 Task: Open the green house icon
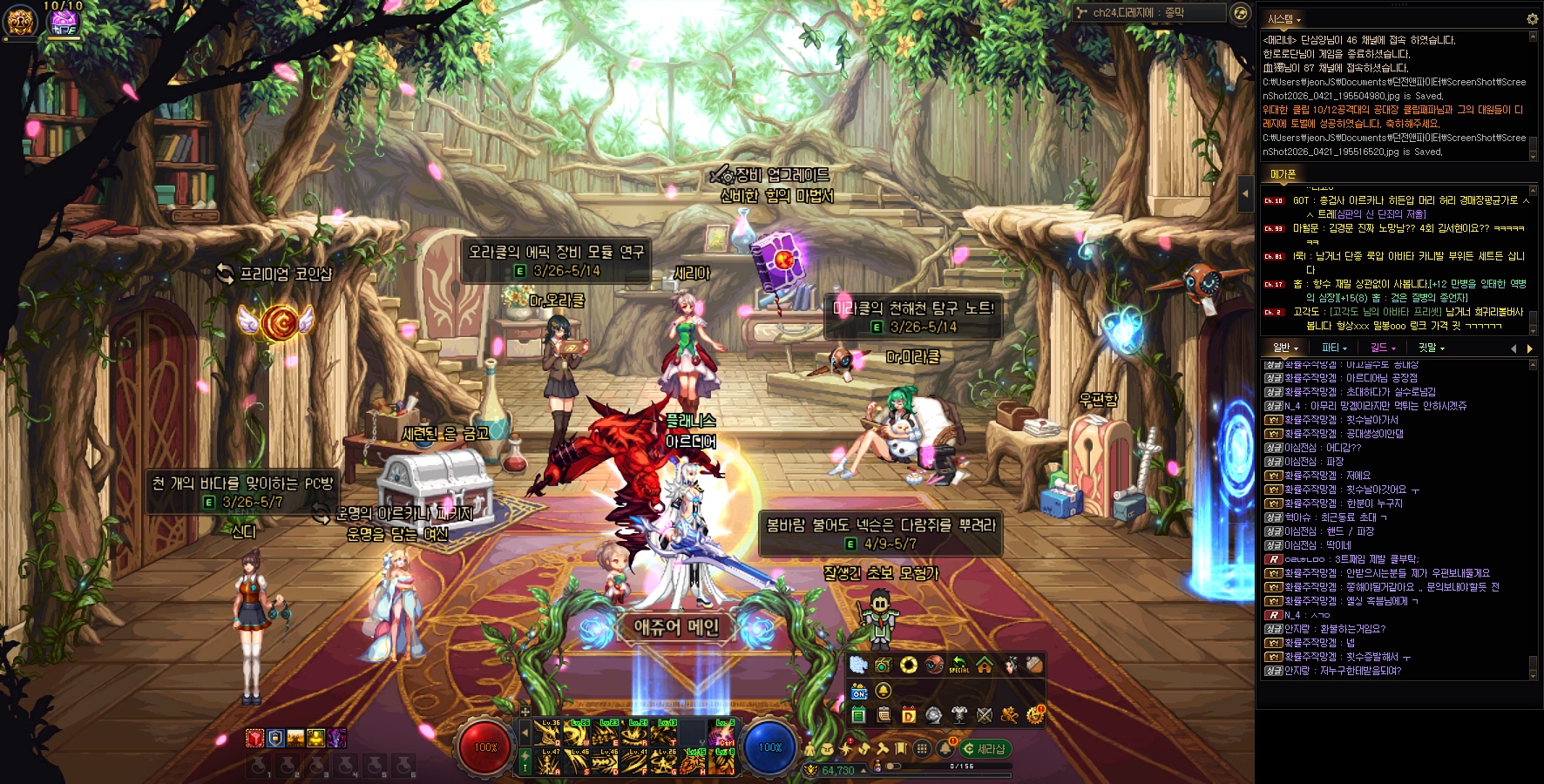click(x=985, y=666)
